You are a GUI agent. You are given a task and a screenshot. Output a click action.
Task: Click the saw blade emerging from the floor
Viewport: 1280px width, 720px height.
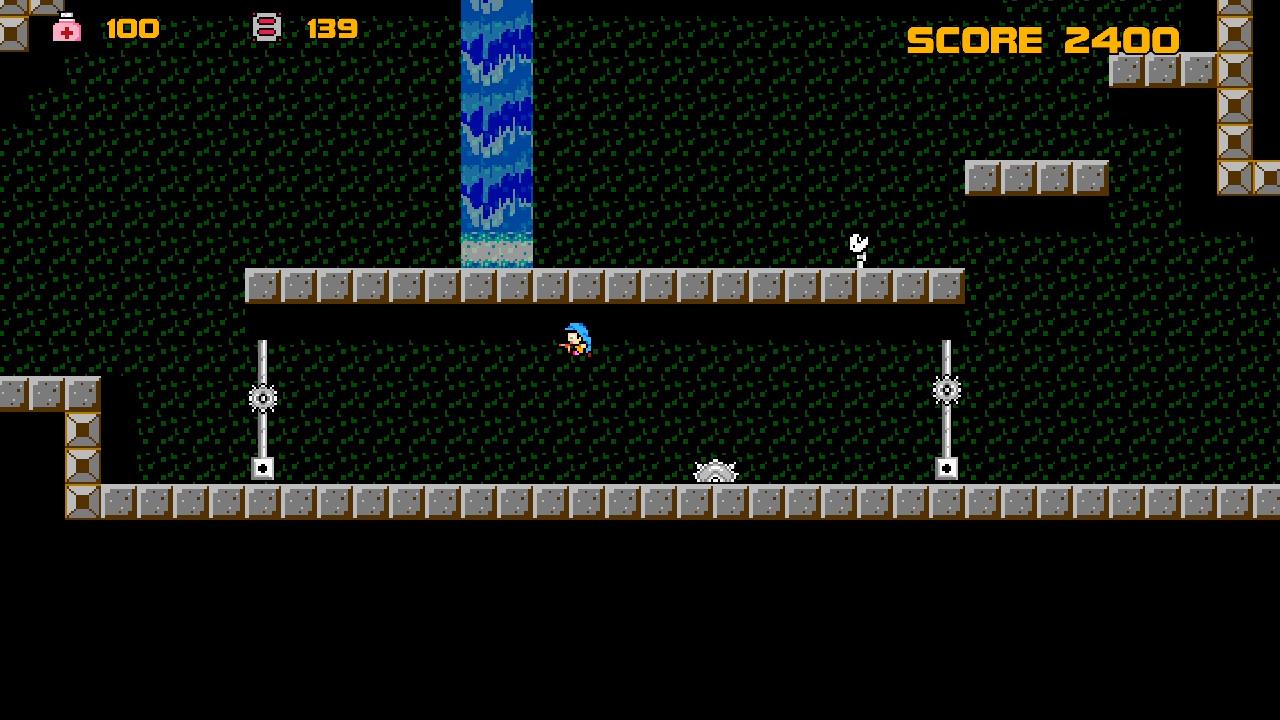(716, 472)
